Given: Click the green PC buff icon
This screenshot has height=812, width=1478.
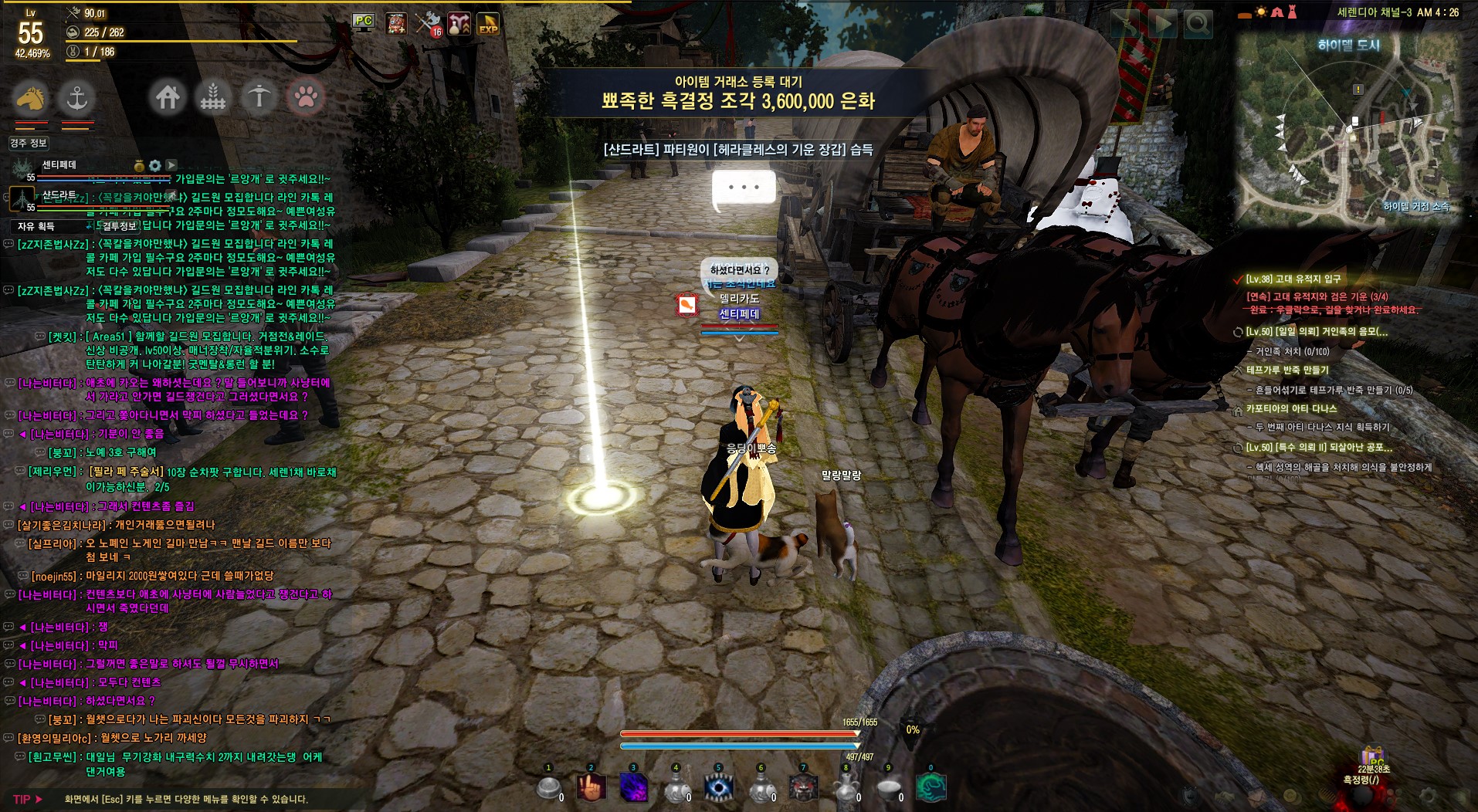Looking at the screenshot, I should pyautogui.click(x=364, y=22).
